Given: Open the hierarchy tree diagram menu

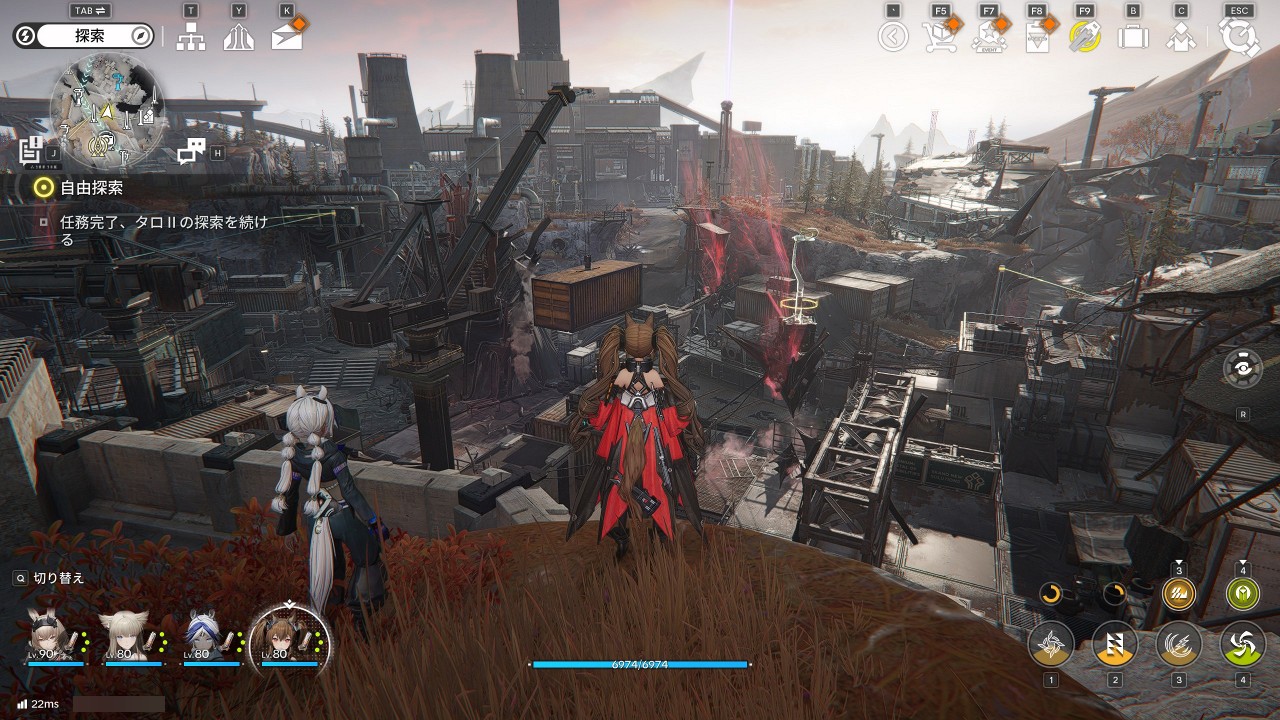Looking at the screenshot, I should point(191,37).
